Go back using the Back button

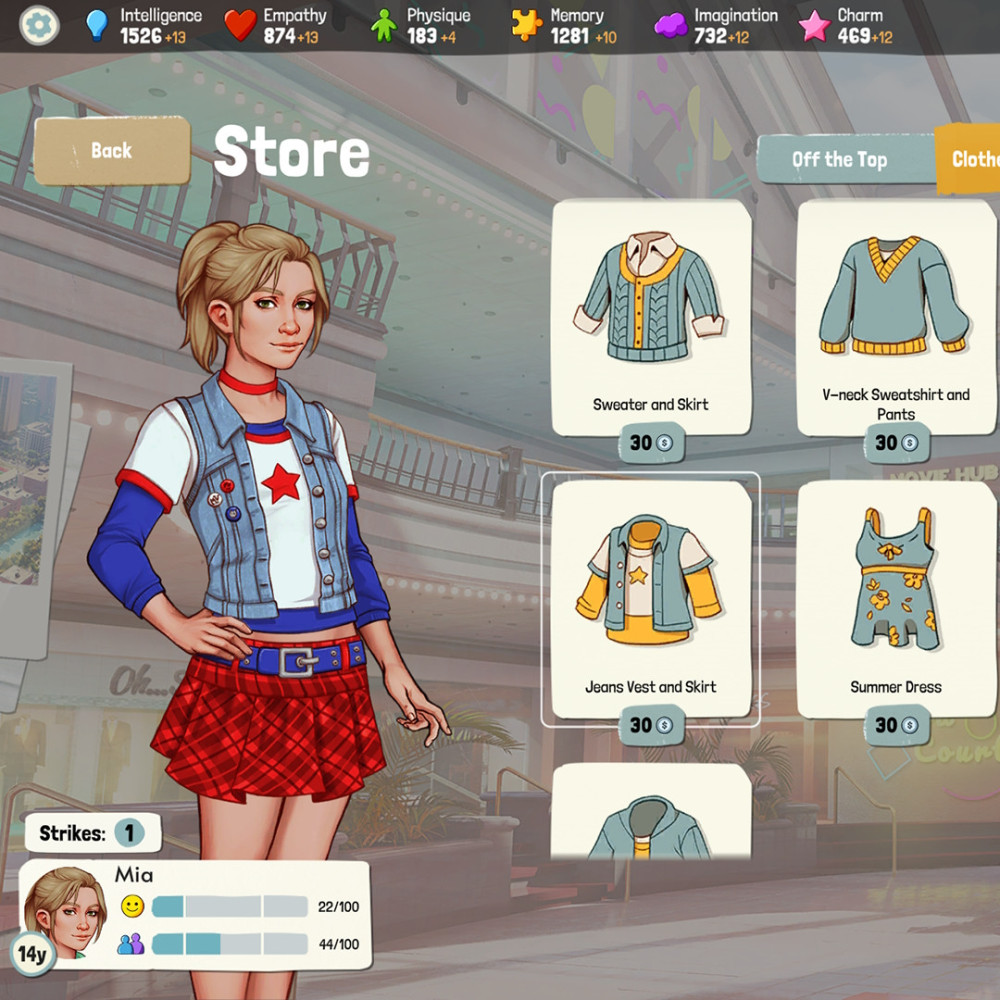(x=112, y=151)
